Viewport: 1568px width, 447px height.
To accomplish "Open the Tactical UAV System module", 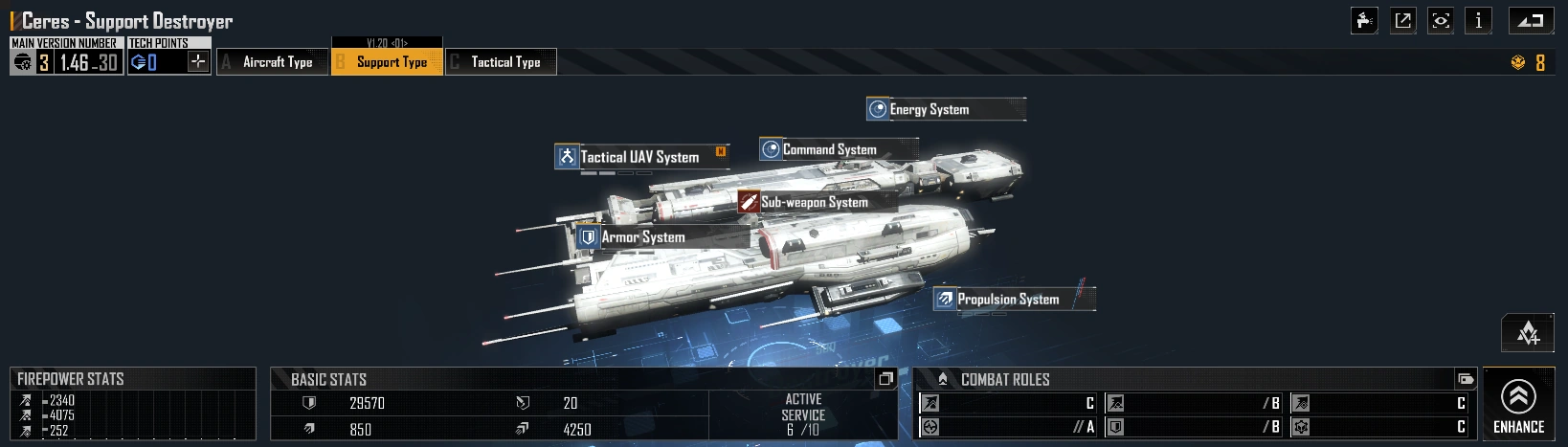I will (x=639, y=157).
